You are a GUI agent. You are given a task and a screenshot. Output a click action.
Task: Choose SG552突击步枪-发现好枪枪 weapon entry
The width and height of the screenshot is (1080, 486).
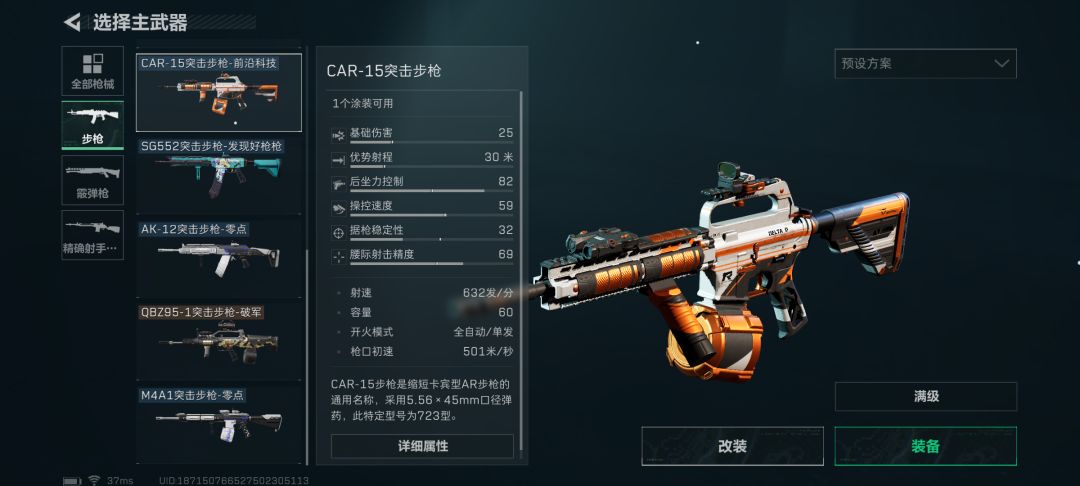(220, 175)
